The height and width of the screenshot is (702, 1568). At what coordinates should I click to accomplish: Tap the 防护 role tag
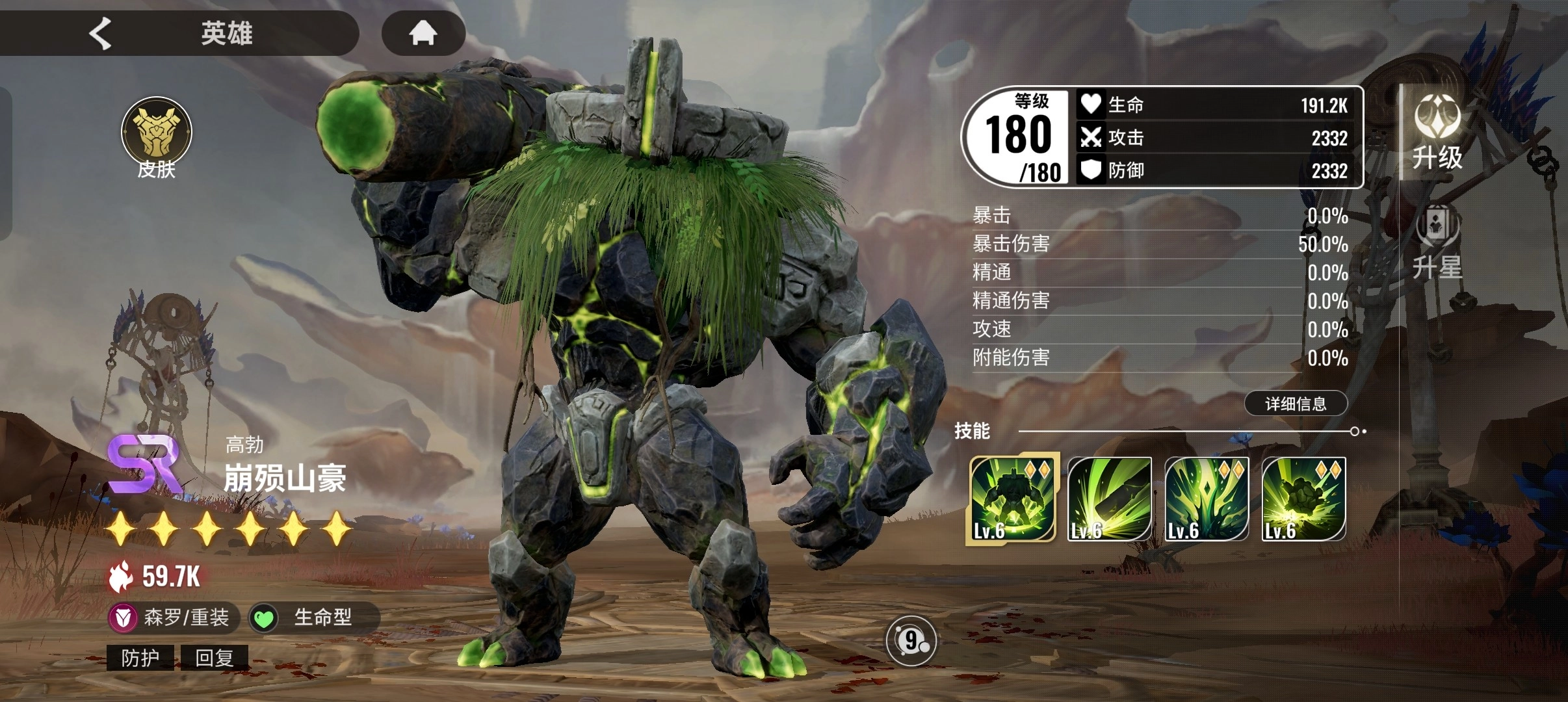coord(140,658)
